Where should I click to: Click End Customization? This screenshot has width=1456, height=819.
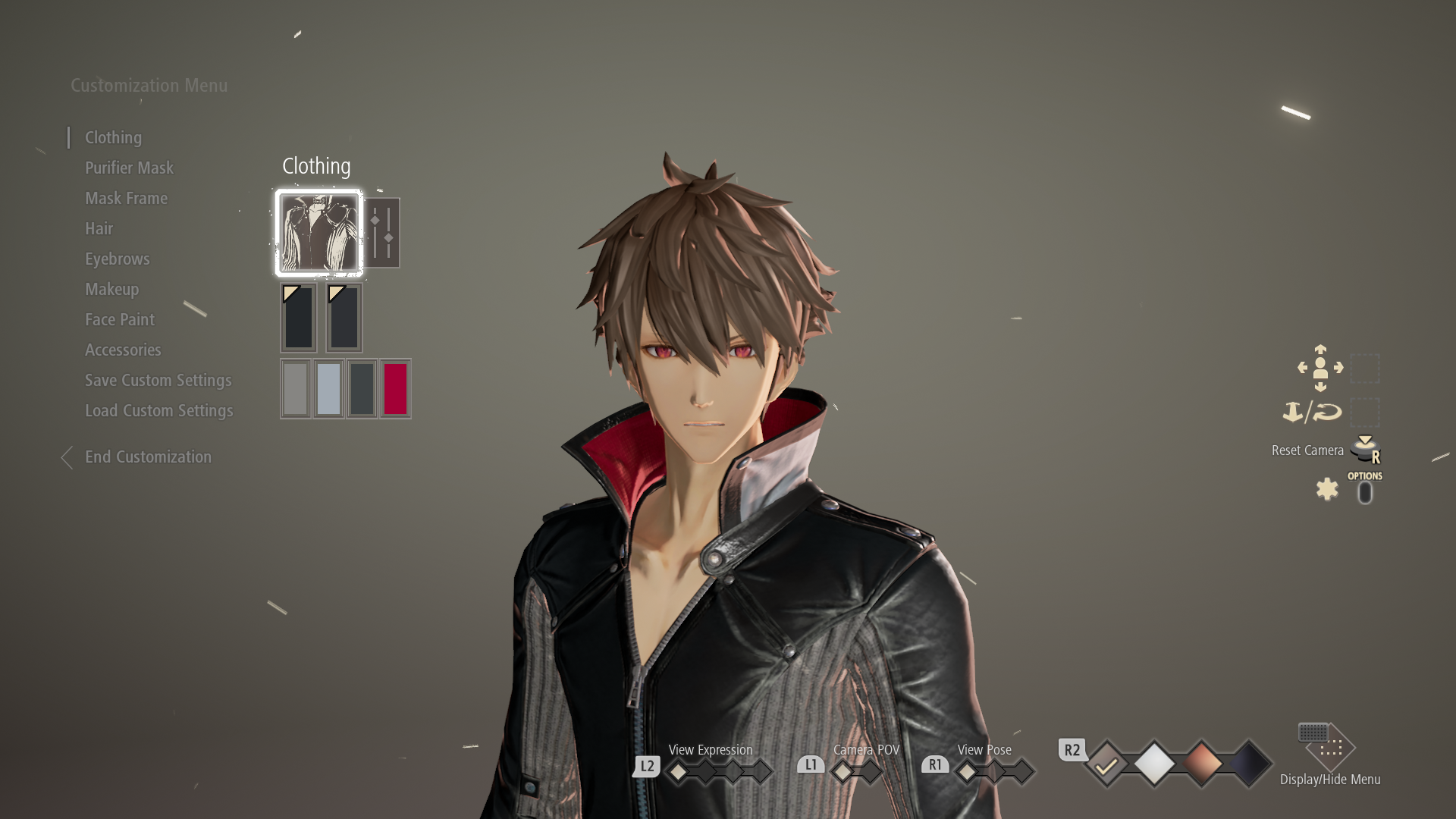click(148, 457)
